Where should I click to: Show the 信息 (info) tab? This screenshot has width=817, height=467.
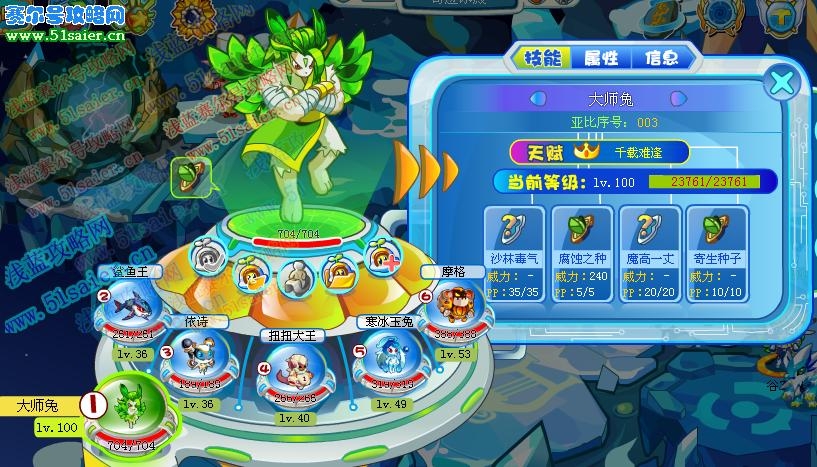point(660,57)
